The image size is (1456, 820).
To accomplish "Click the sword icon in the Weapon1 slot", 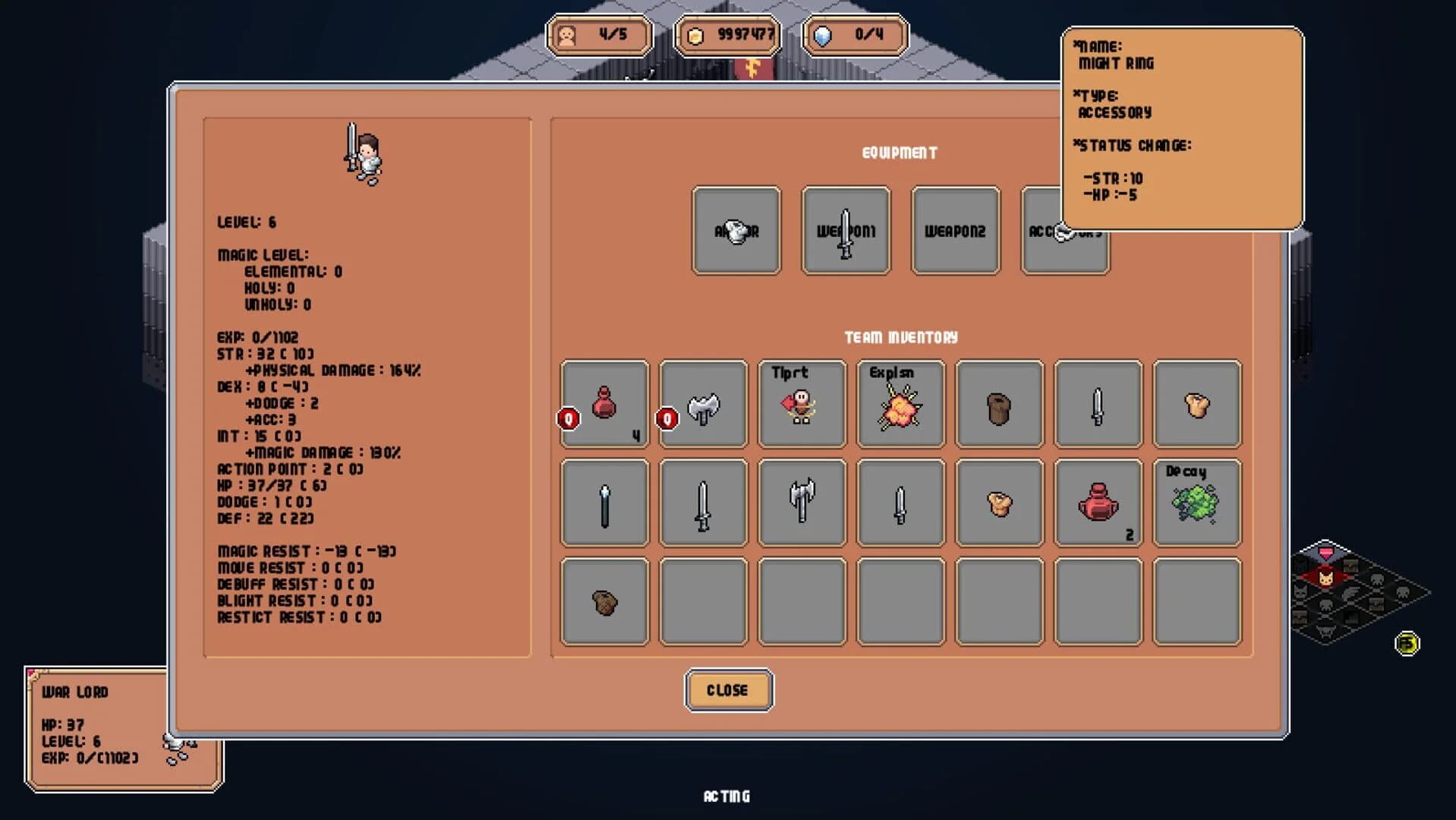I will [844, 230].
